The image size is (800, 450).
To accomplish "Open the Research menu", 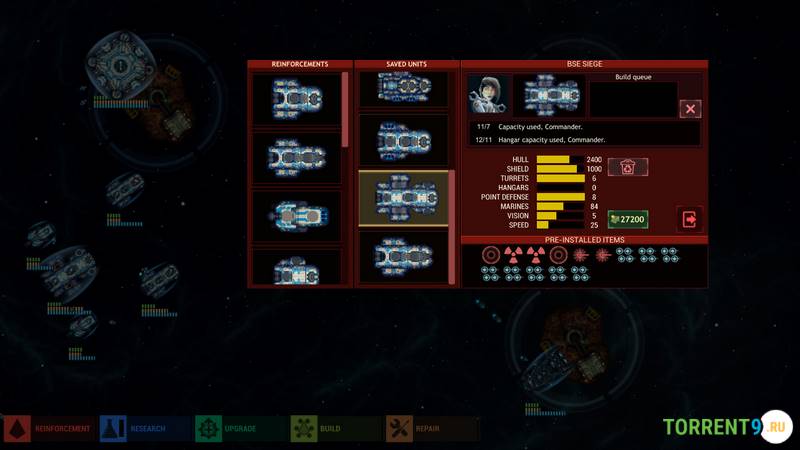I will click(145, 429).
